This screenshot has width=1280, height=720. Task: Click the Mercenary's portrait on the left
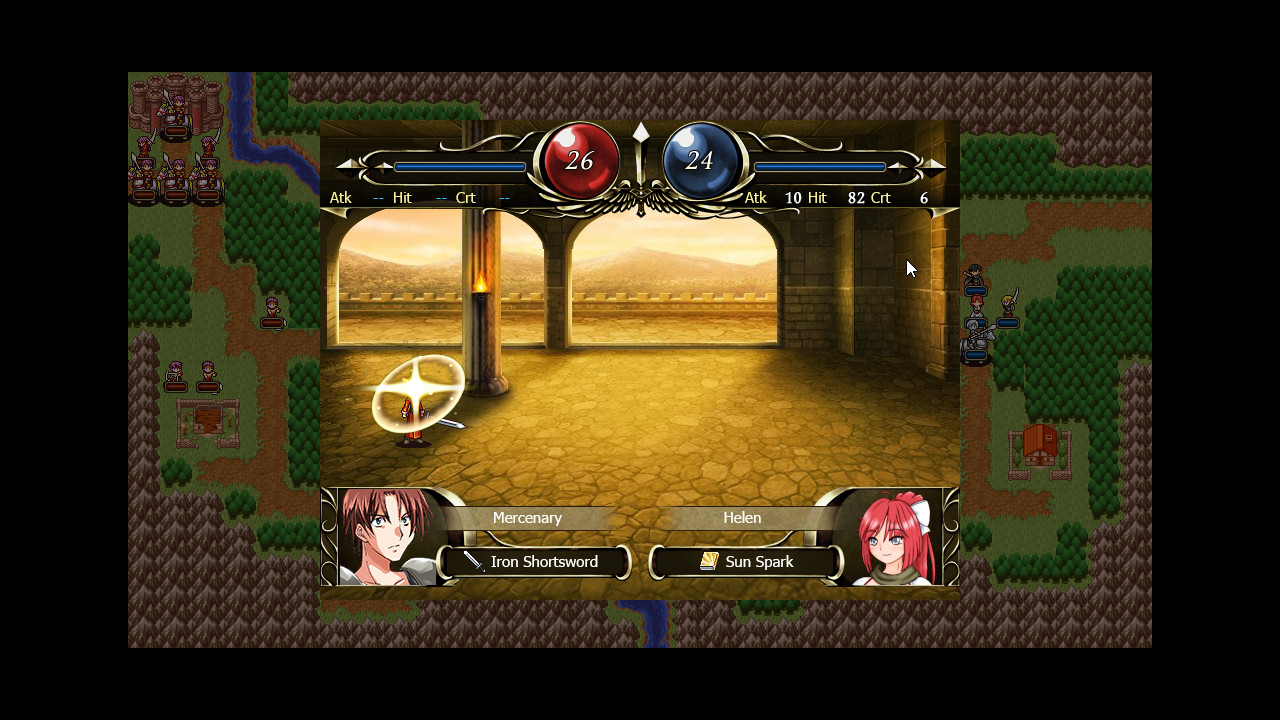coord(383,533)
